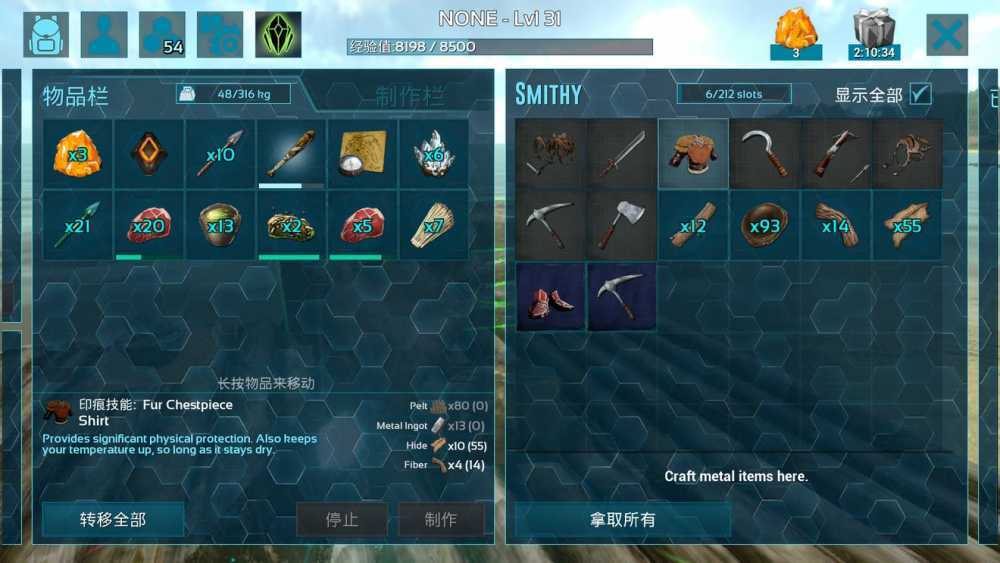This screenshot has width=1000, height=563.
Task: Open the amber currency shop icon
Action: tap(796, 35)
